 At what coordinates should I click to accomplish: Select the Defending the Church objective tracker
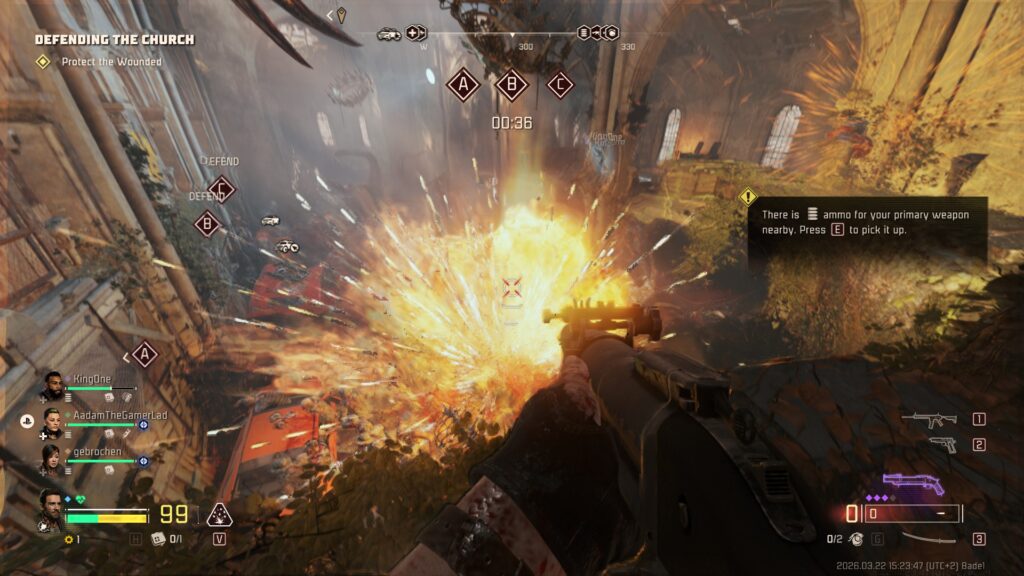(x=114, y=40)
